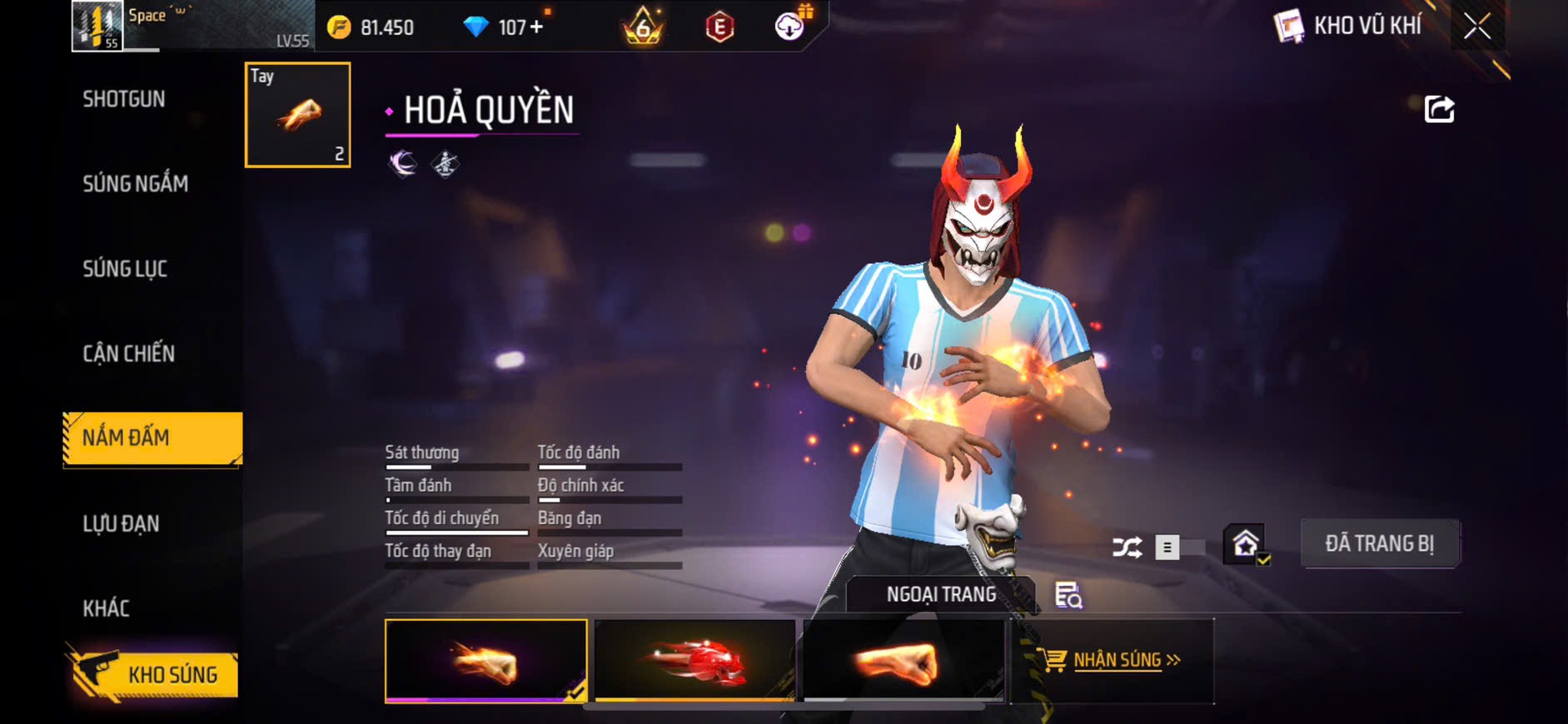1568x724 pixels.
Task: Click the house lobby display icon
Action: 1245,545
